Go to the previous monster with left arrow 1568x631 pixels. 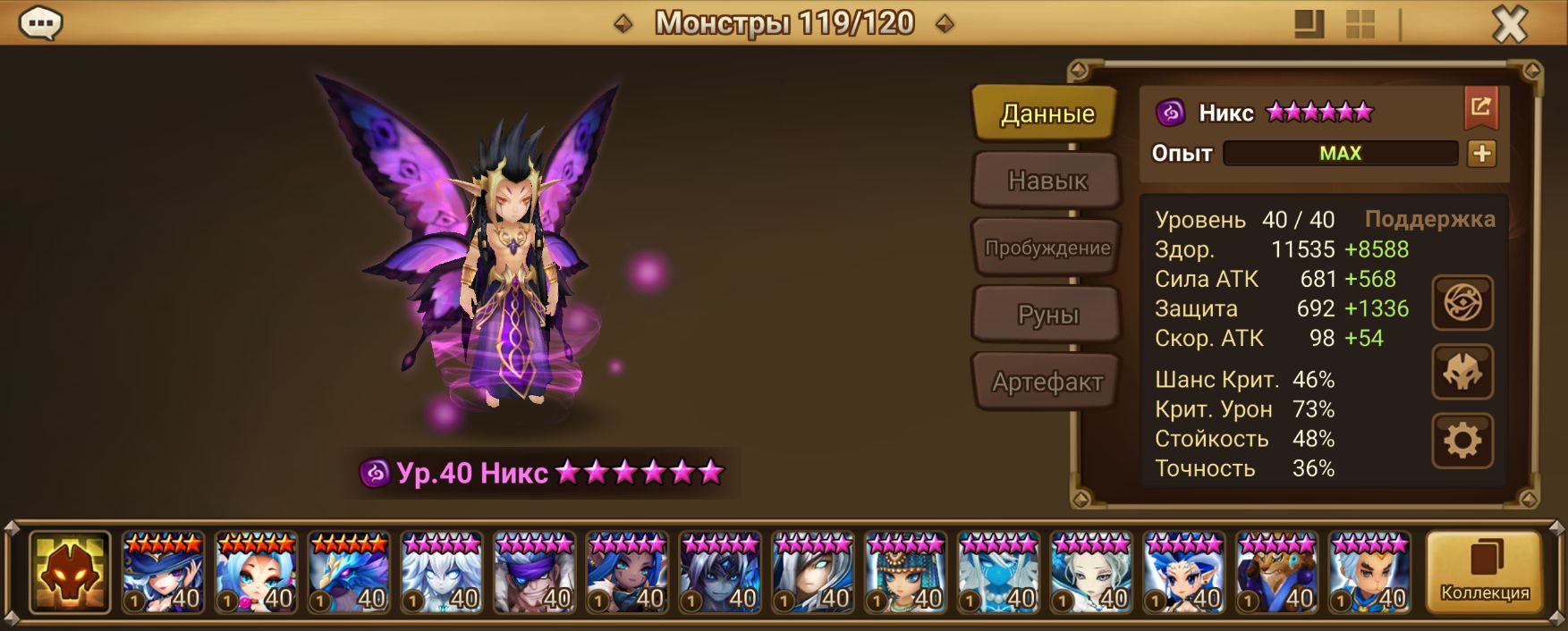(623, 24)
